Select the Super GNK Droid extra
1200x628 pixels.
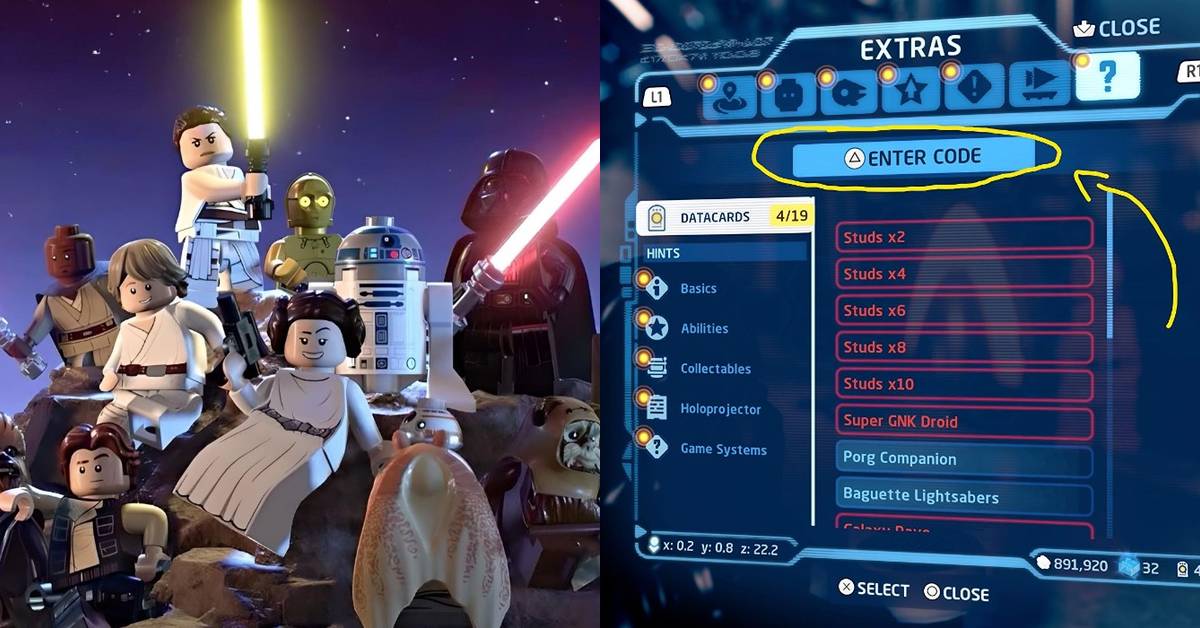[964, 421]
